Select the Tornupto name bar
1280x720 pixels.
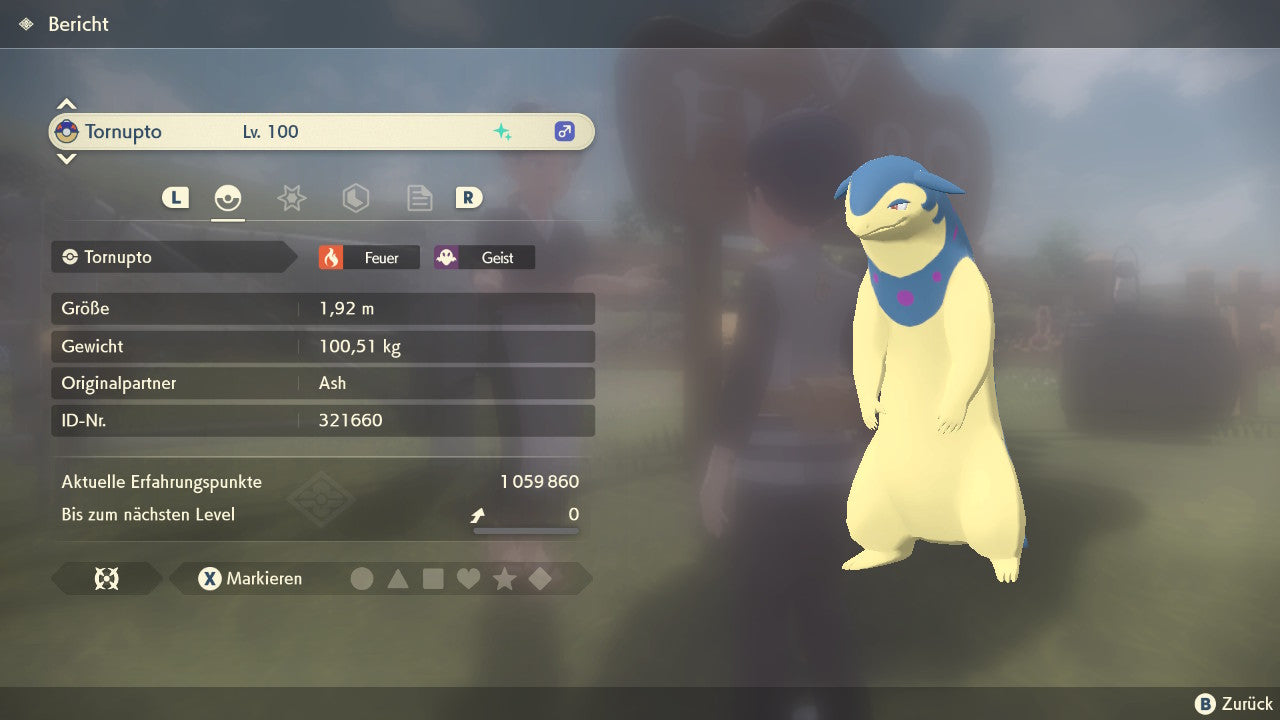point(321,132)
